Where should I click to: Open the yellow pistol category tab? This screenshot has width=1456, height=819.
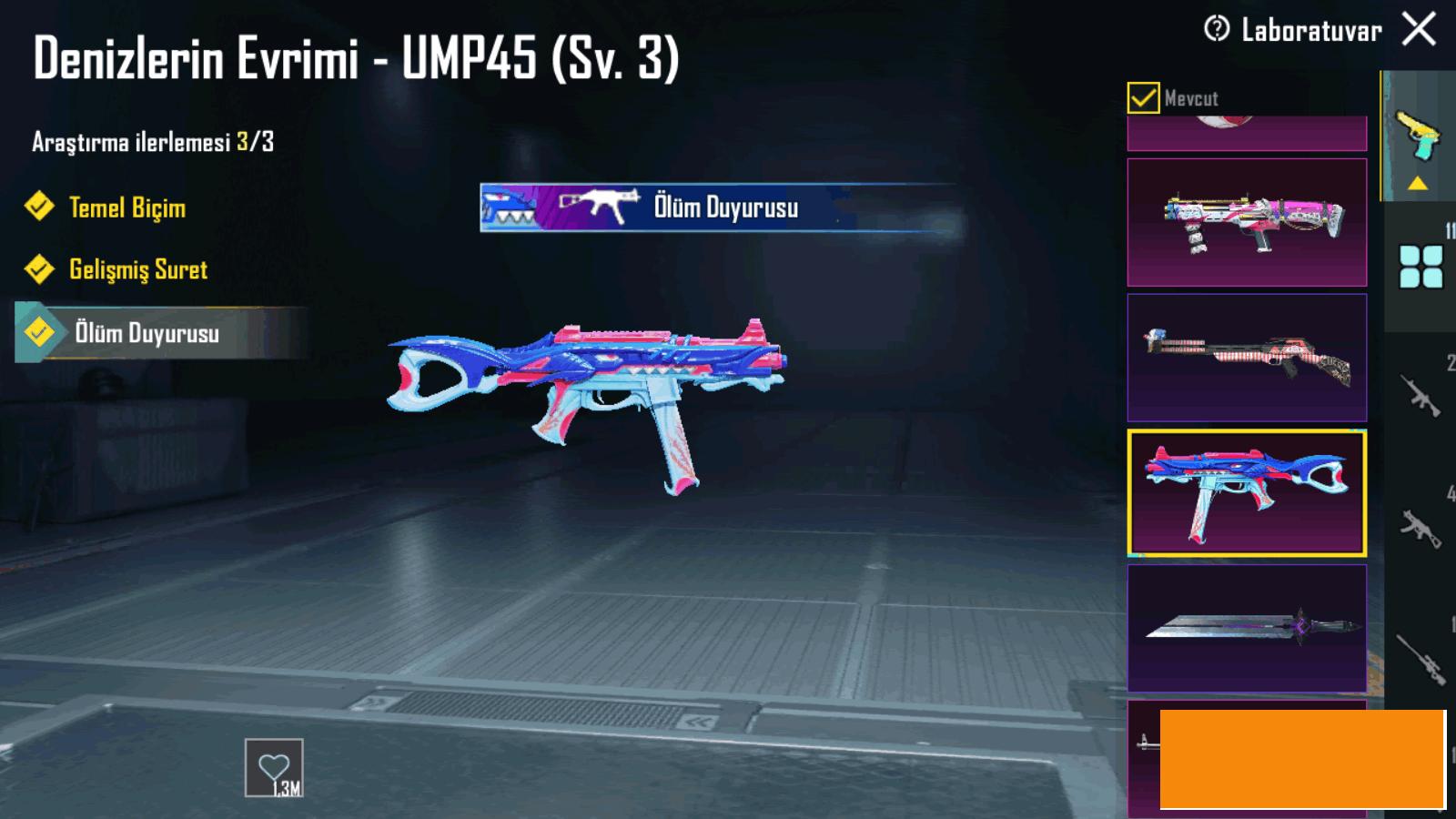(1417, 136)
